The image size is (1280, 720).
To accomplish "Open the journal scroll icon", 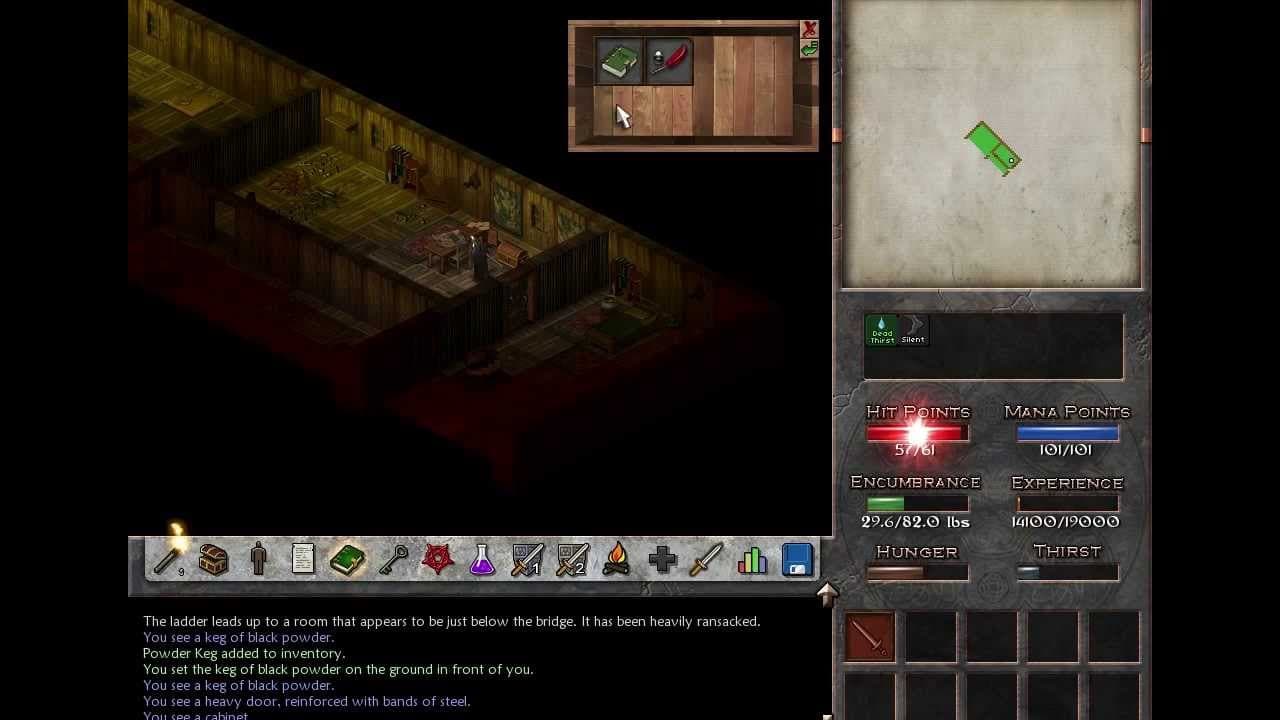I will [304, 560].
